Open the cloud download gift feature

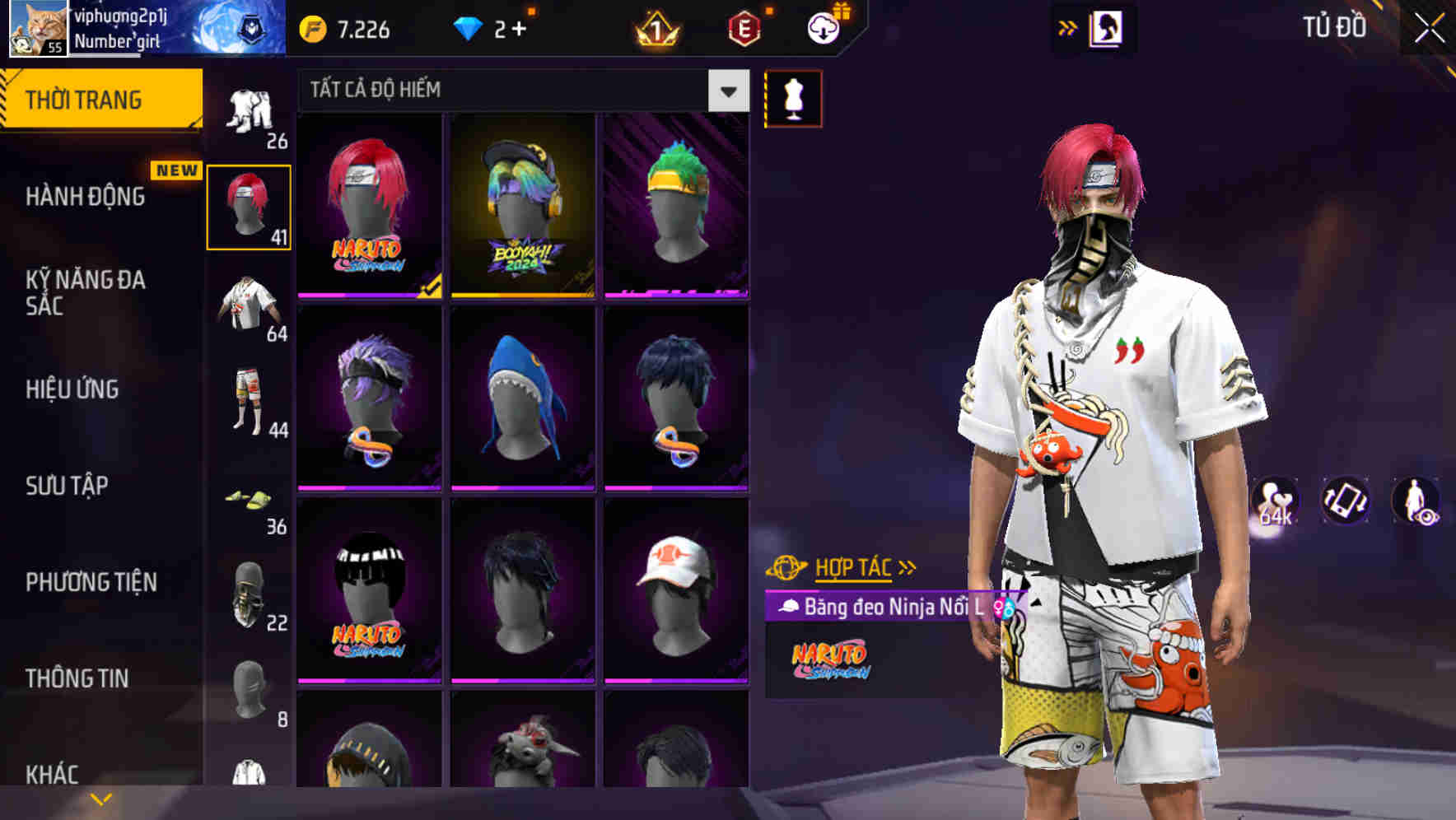point(820,27)
